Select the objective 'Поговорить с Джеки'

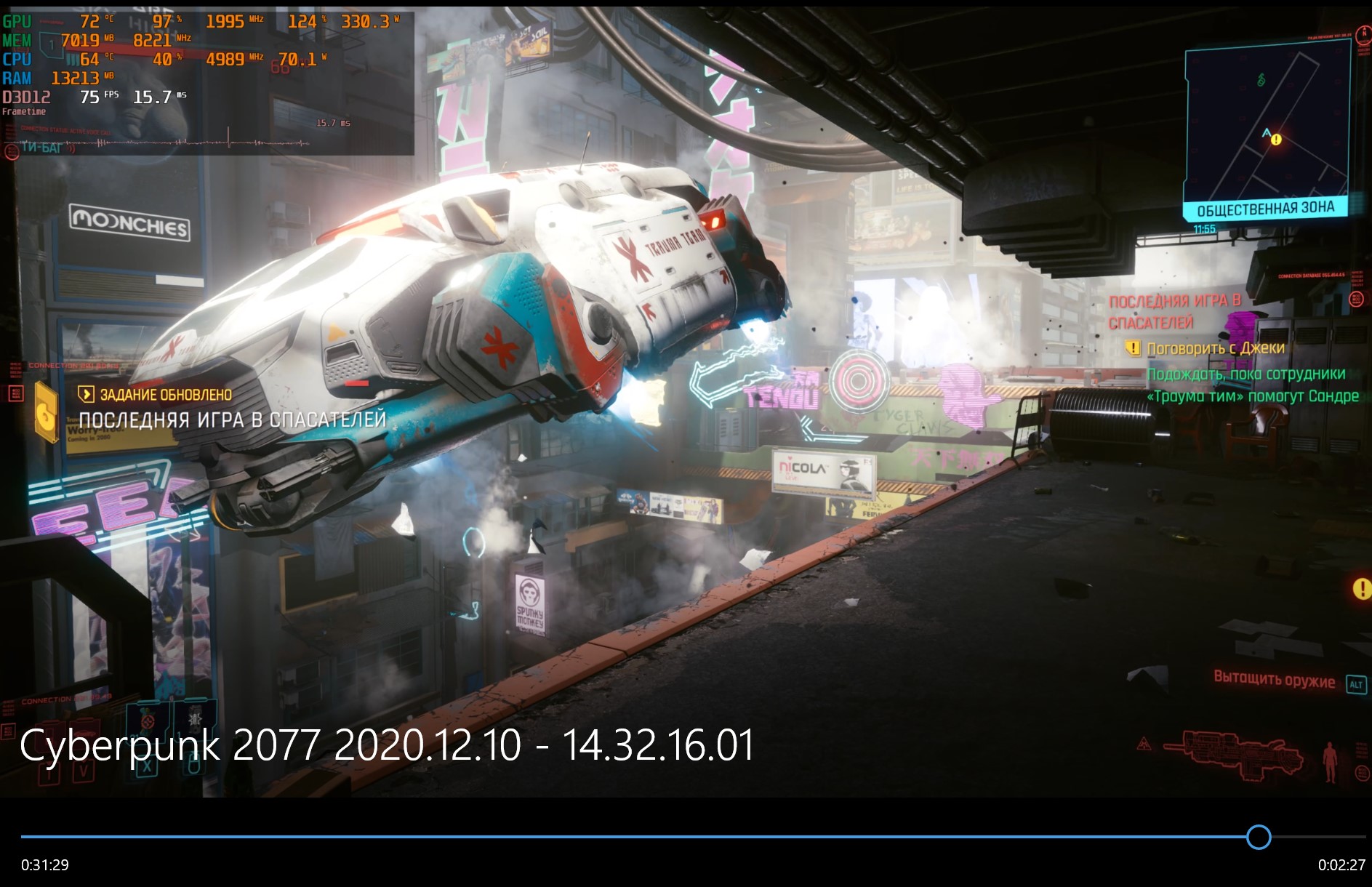coord(1215,348)
